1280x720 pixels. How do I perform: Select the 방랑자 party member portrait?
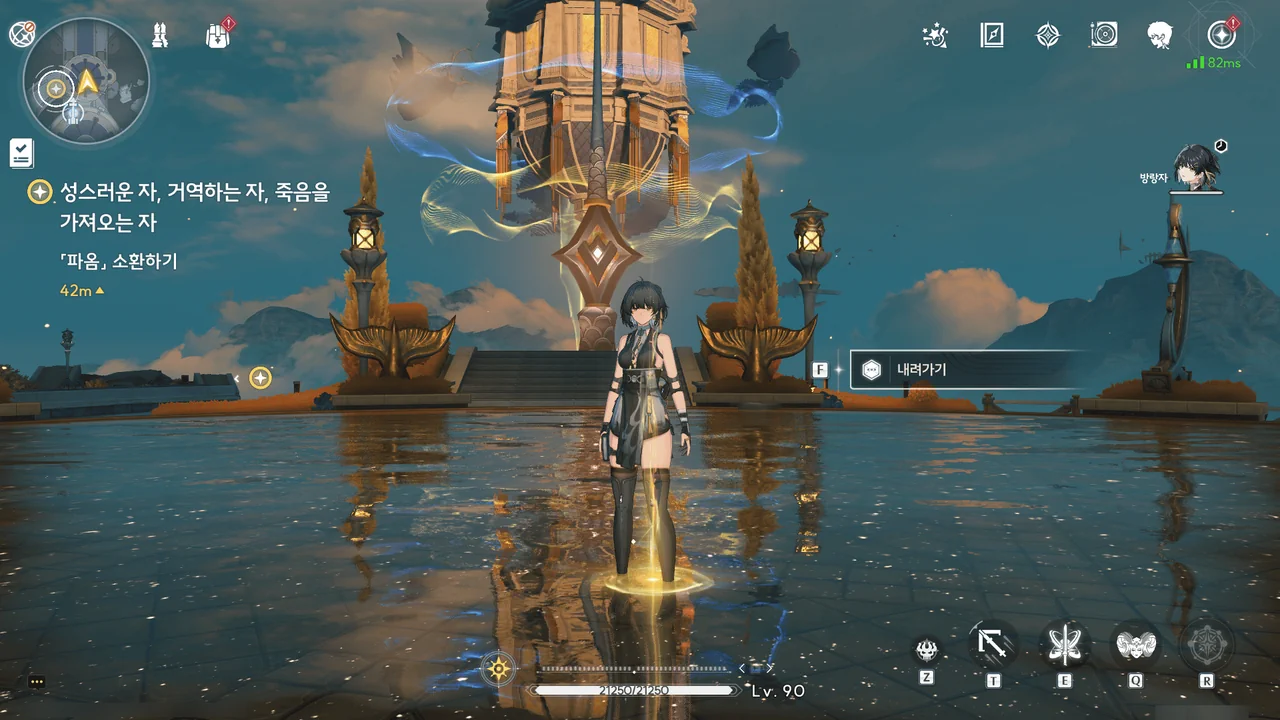point(1195,168)
